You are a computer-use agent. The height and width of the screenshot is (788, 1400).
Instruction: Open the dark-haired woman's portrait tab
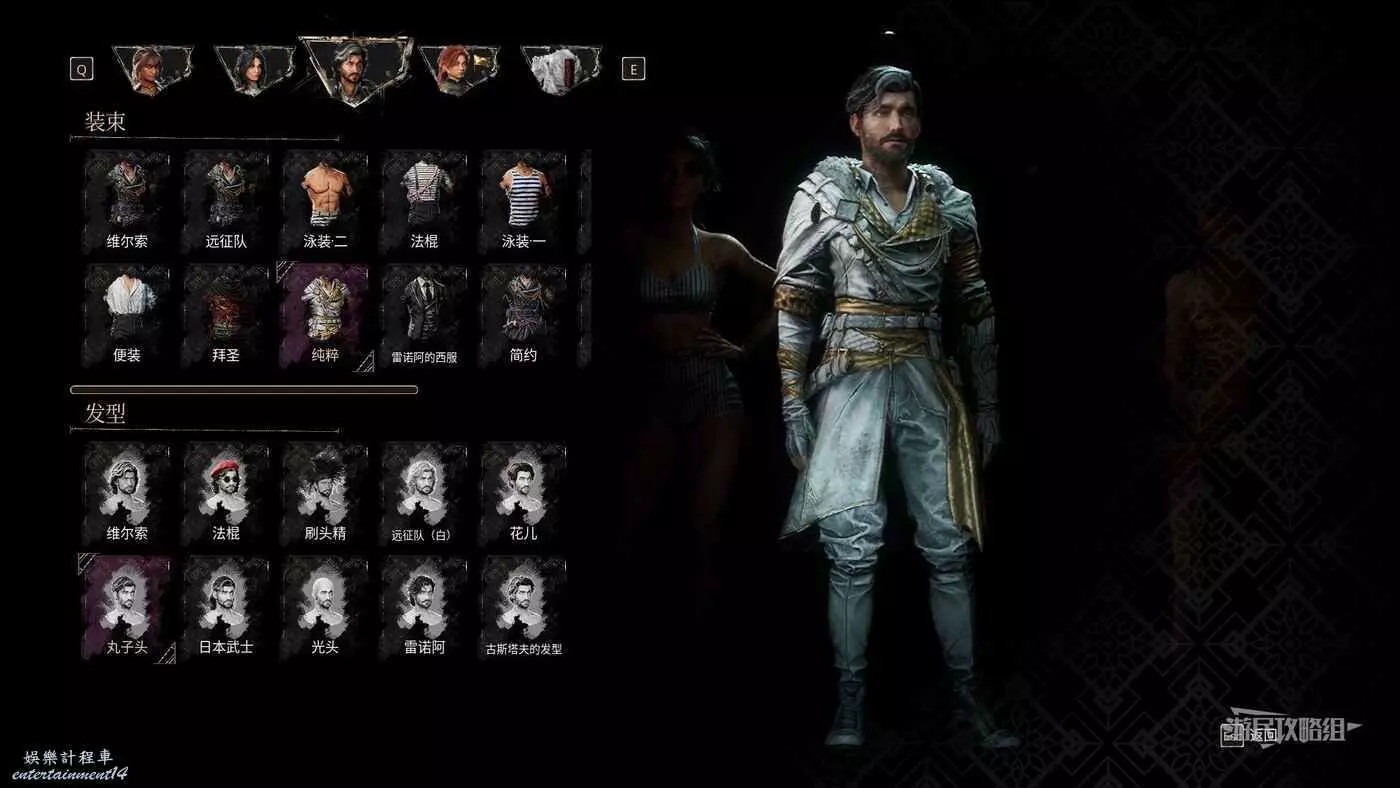[251, 69]
